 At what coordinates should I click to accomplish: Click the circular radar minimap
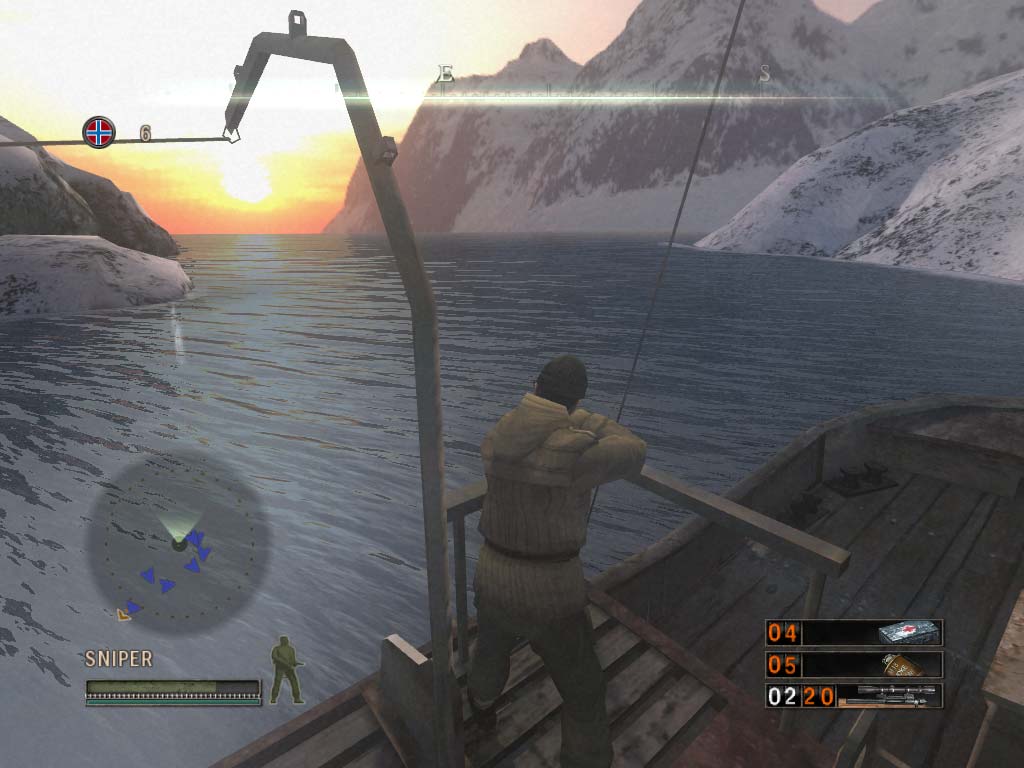[x=179, y=544]
